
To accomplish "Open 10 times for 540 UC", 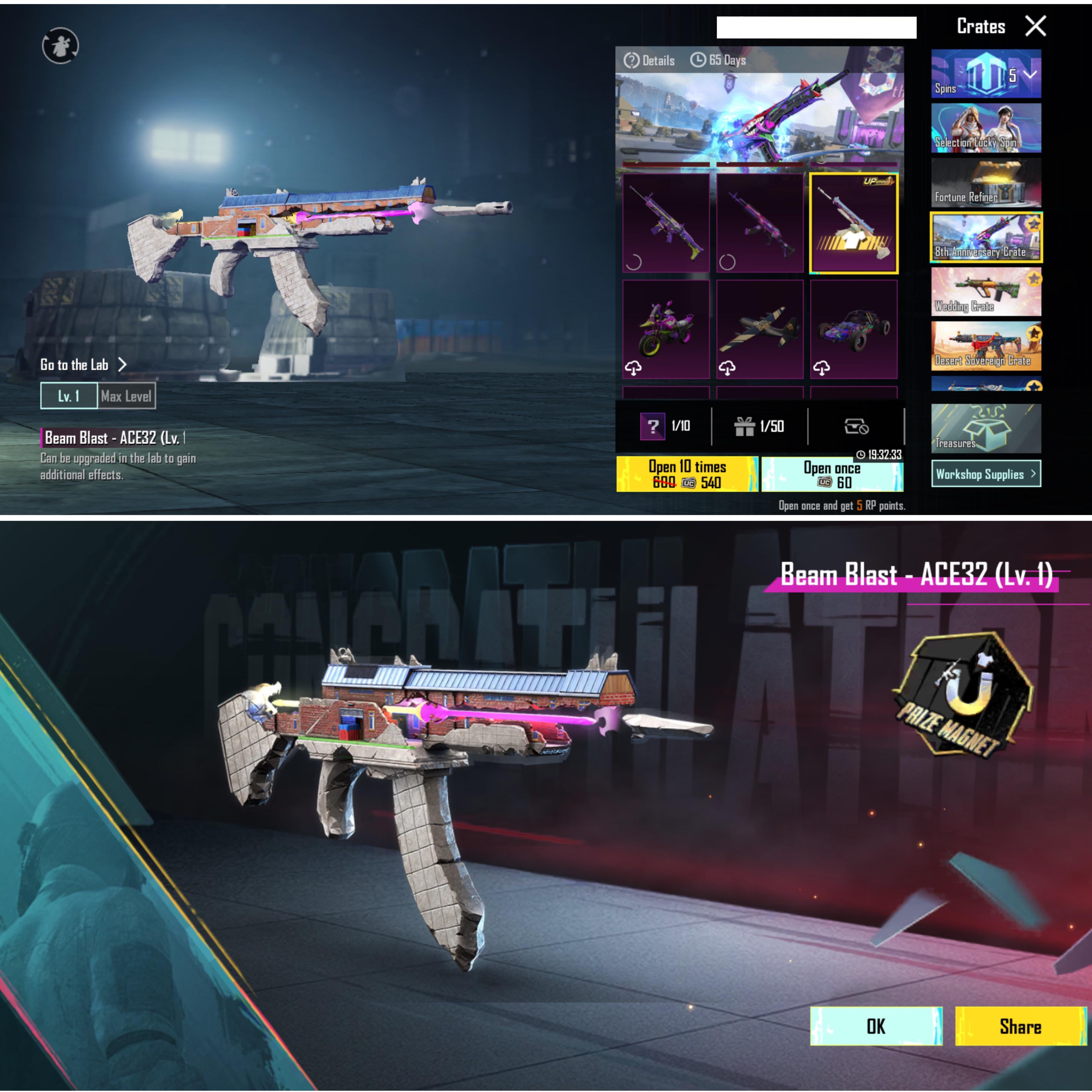I will click(687, 474).
